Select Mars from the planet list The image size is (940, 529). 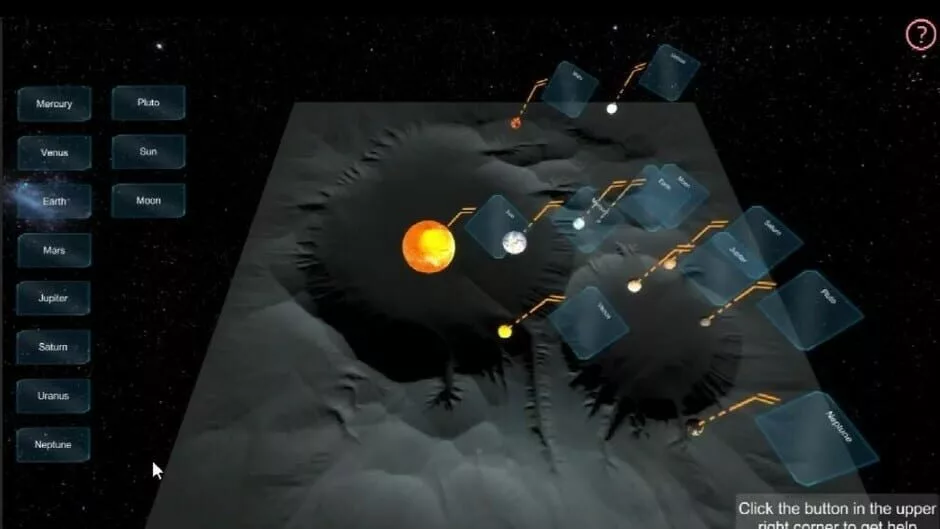coord(54,250)
